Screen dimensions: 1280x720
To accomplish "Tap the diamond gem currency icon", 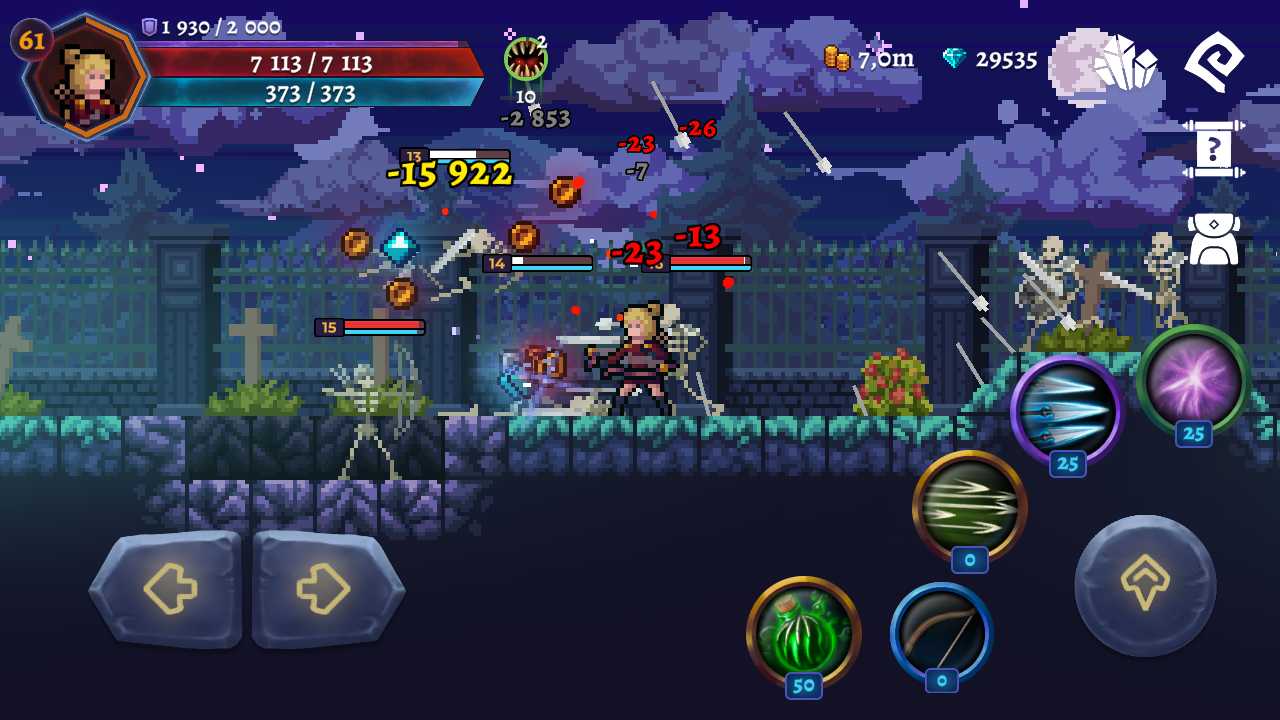I will pos(956,60).
